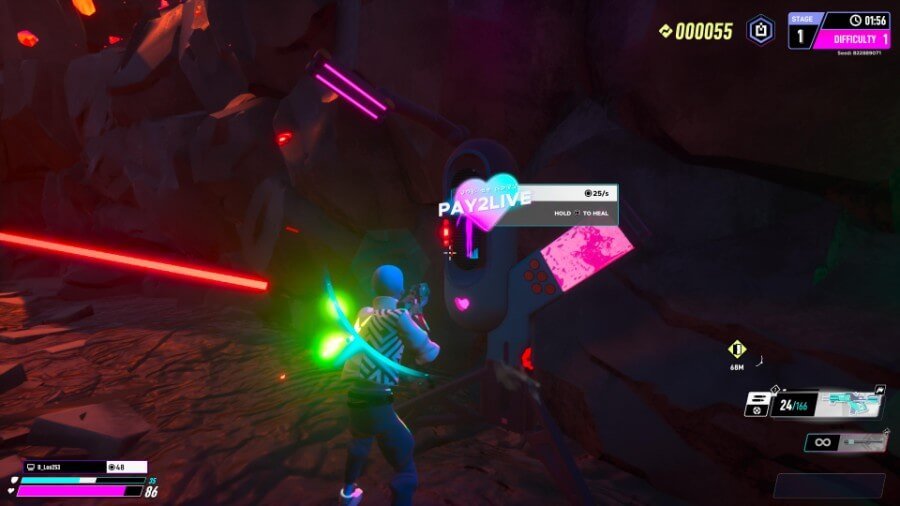
Task: Select the yellow diamond objective waypoint marker
Action: pyautogui.click(x=737, y=349)
